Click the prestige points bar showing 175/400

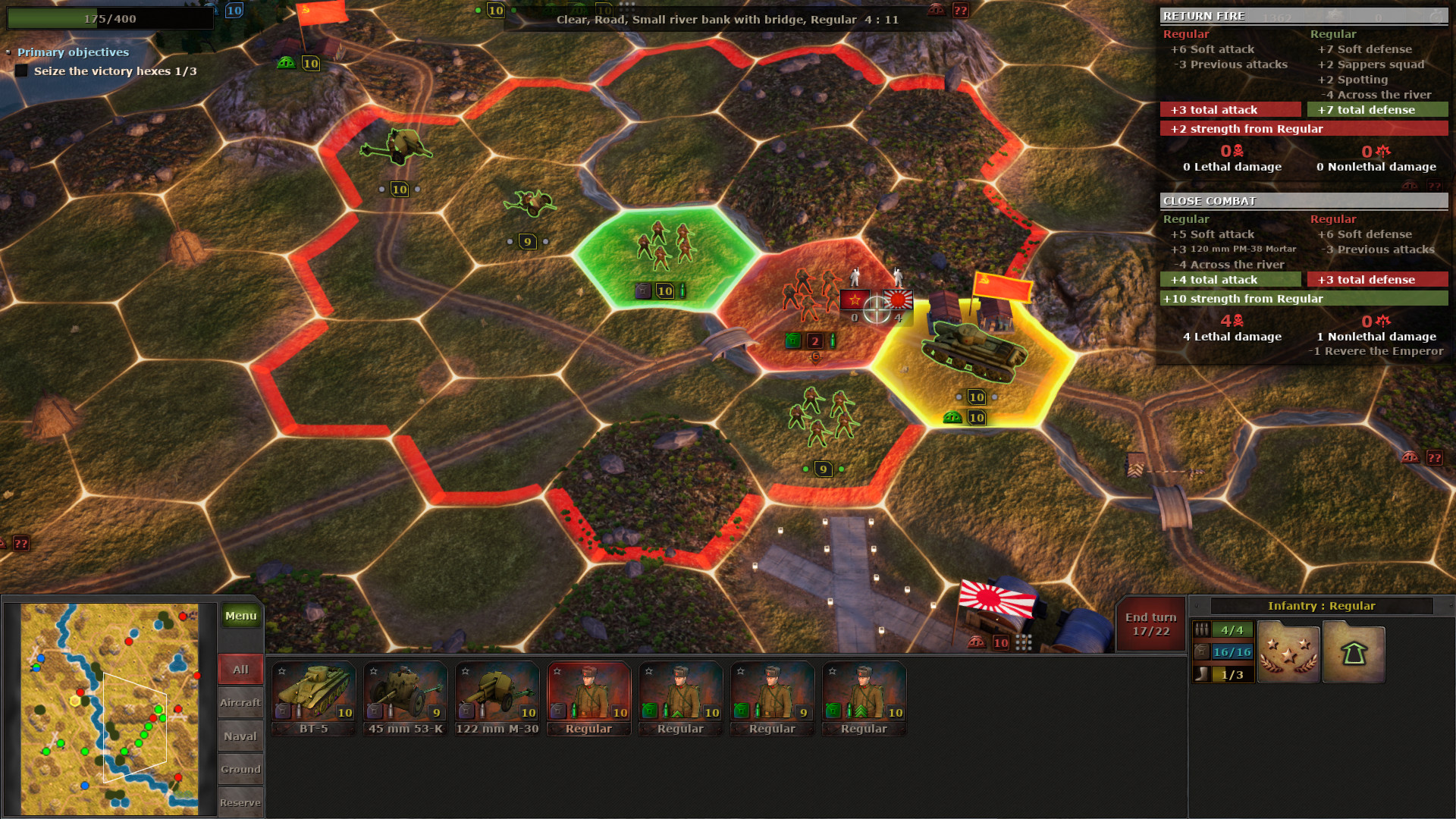110,18
